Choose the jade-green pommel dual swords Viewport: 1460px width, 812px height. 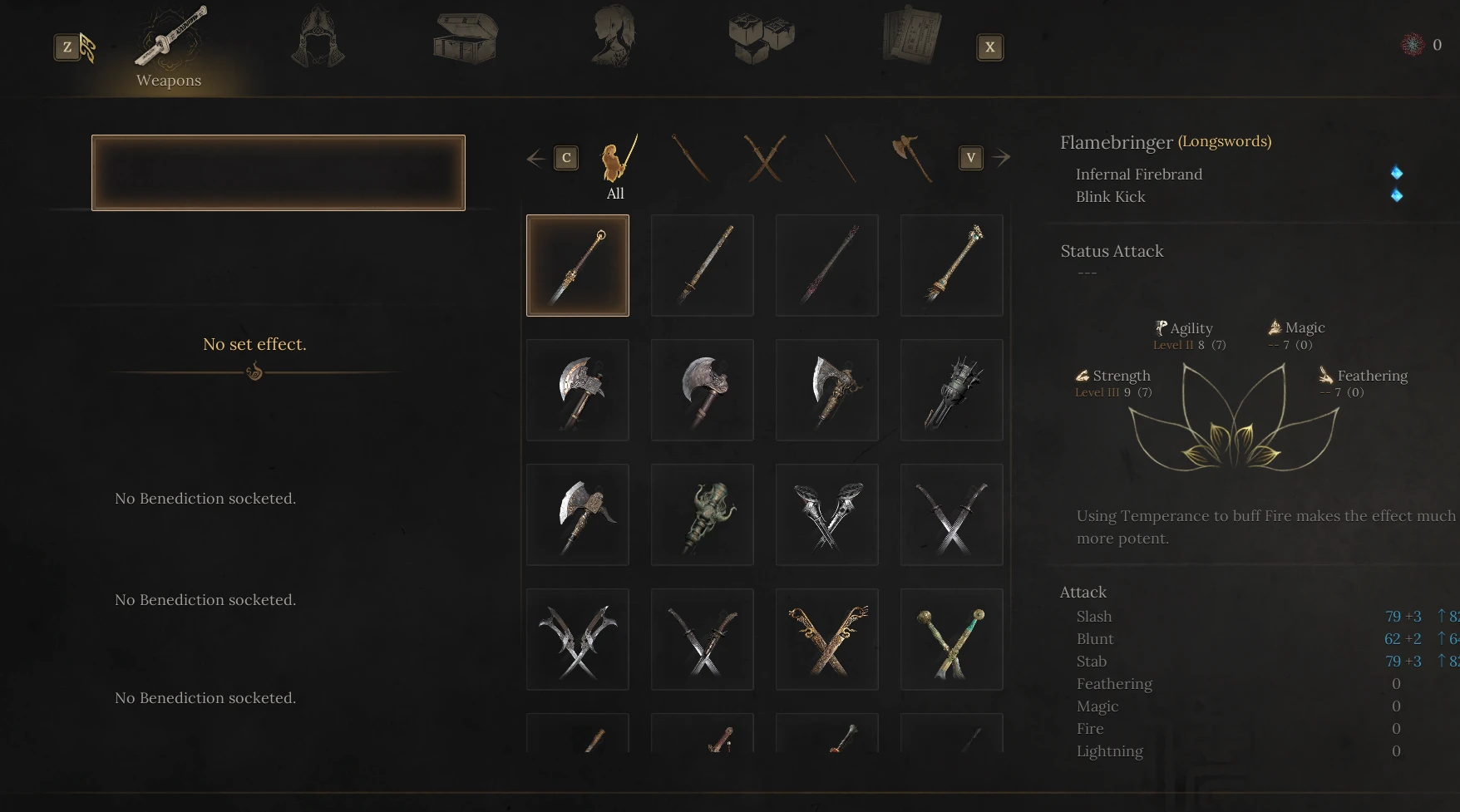tap(952, 639)
